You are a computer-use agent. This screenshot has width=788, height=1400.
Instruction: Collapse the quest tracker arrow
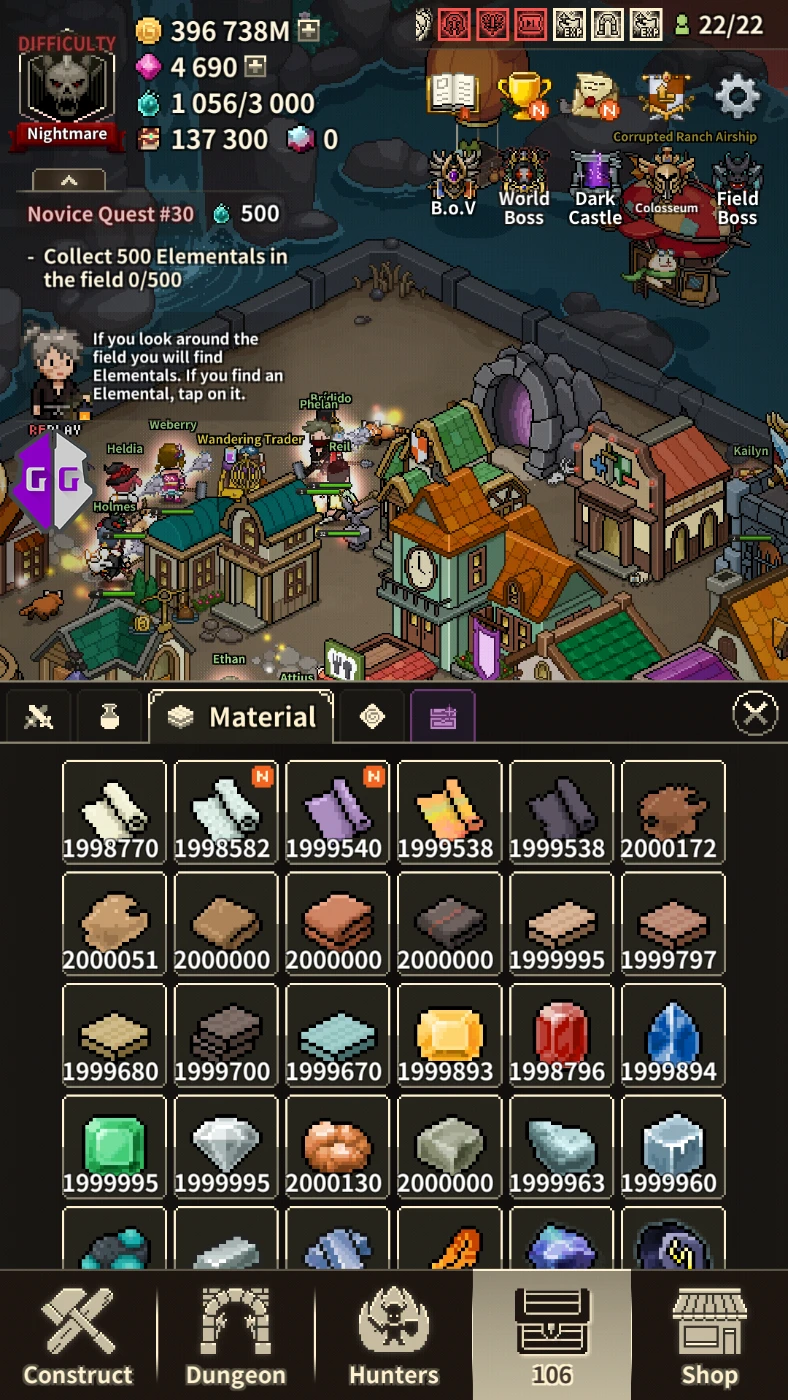(69, 181)
